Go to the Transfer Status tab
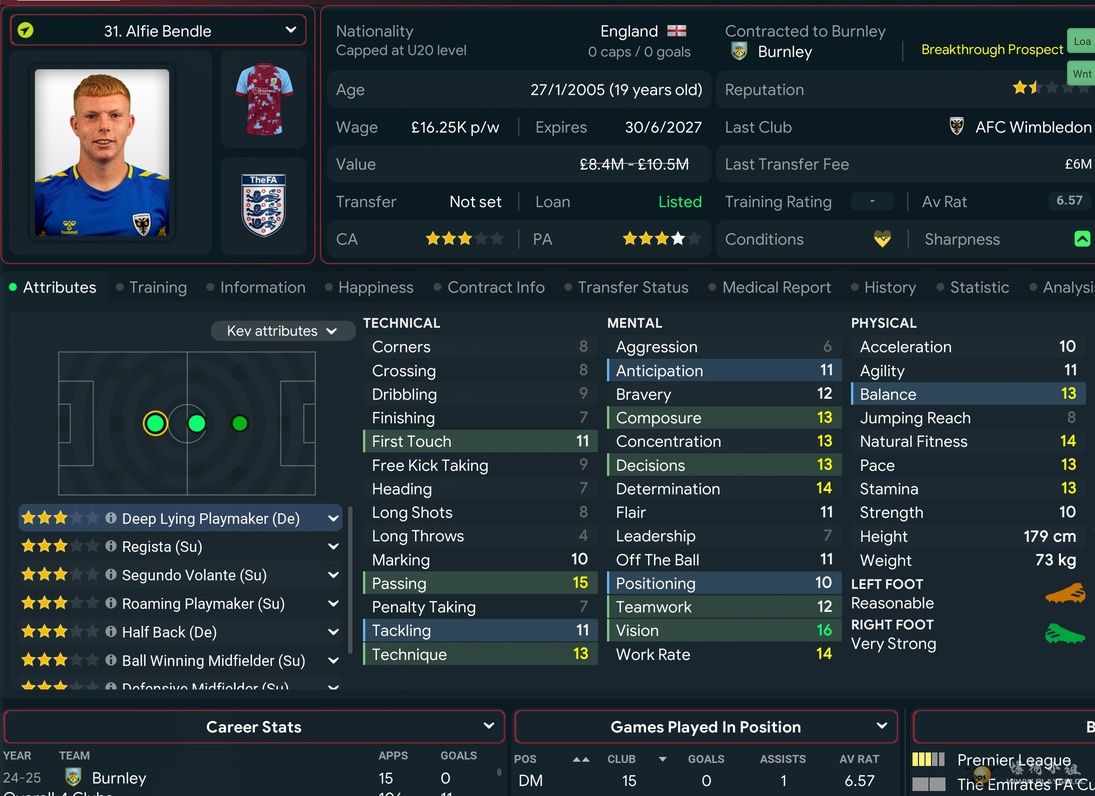The width and height of the screenshot is (1095, 796). (632, 288)
